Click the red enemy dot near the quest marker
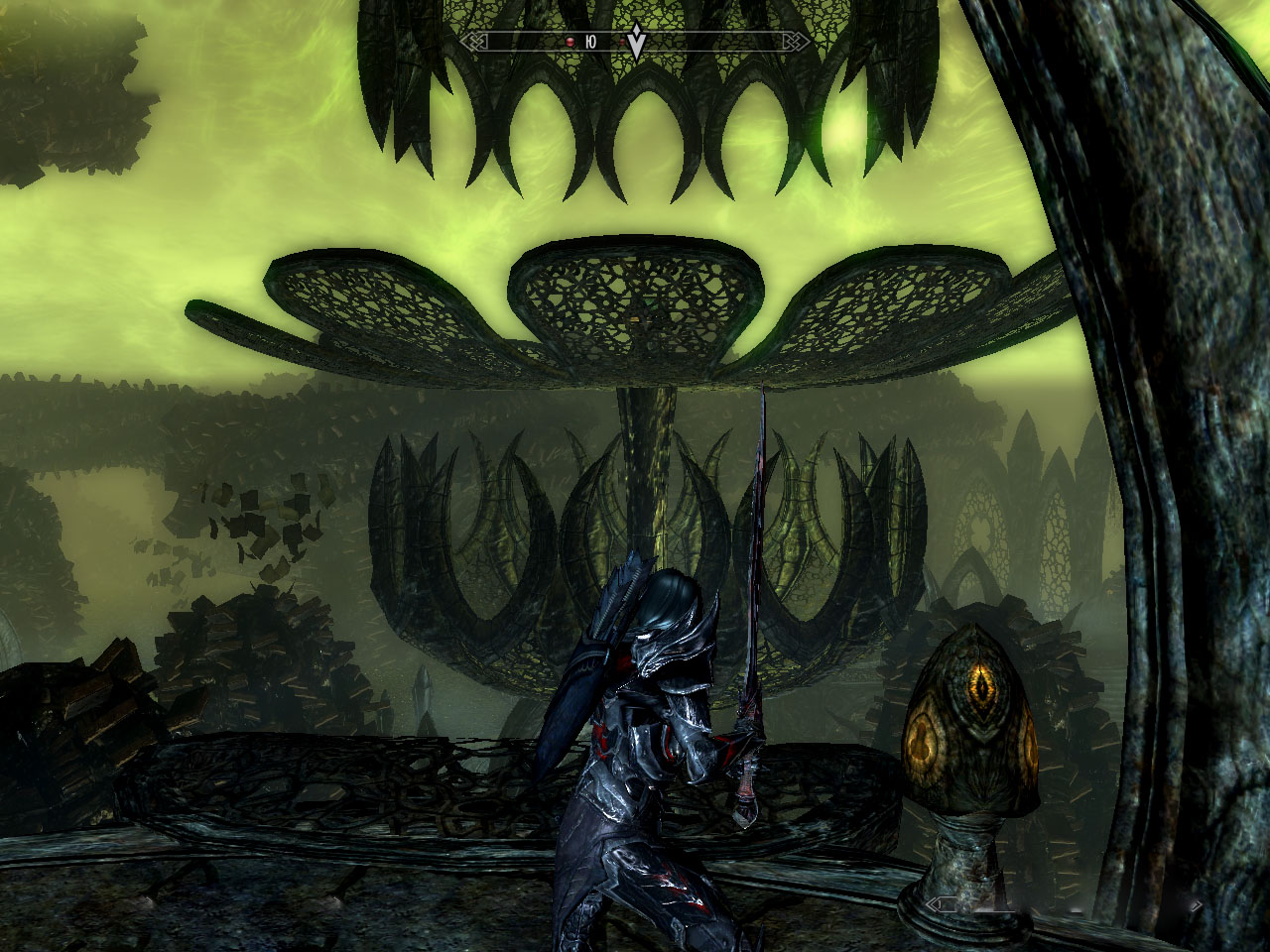This screenshot has width=1270, height=952. click(x=621, y=40)
